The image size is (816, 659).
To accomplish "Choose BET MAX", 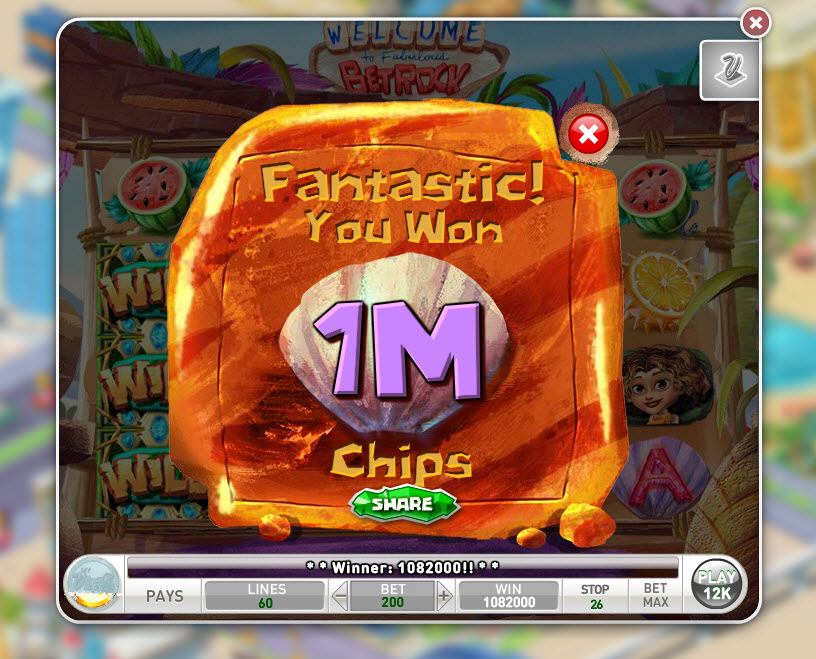I will point(656,596).
